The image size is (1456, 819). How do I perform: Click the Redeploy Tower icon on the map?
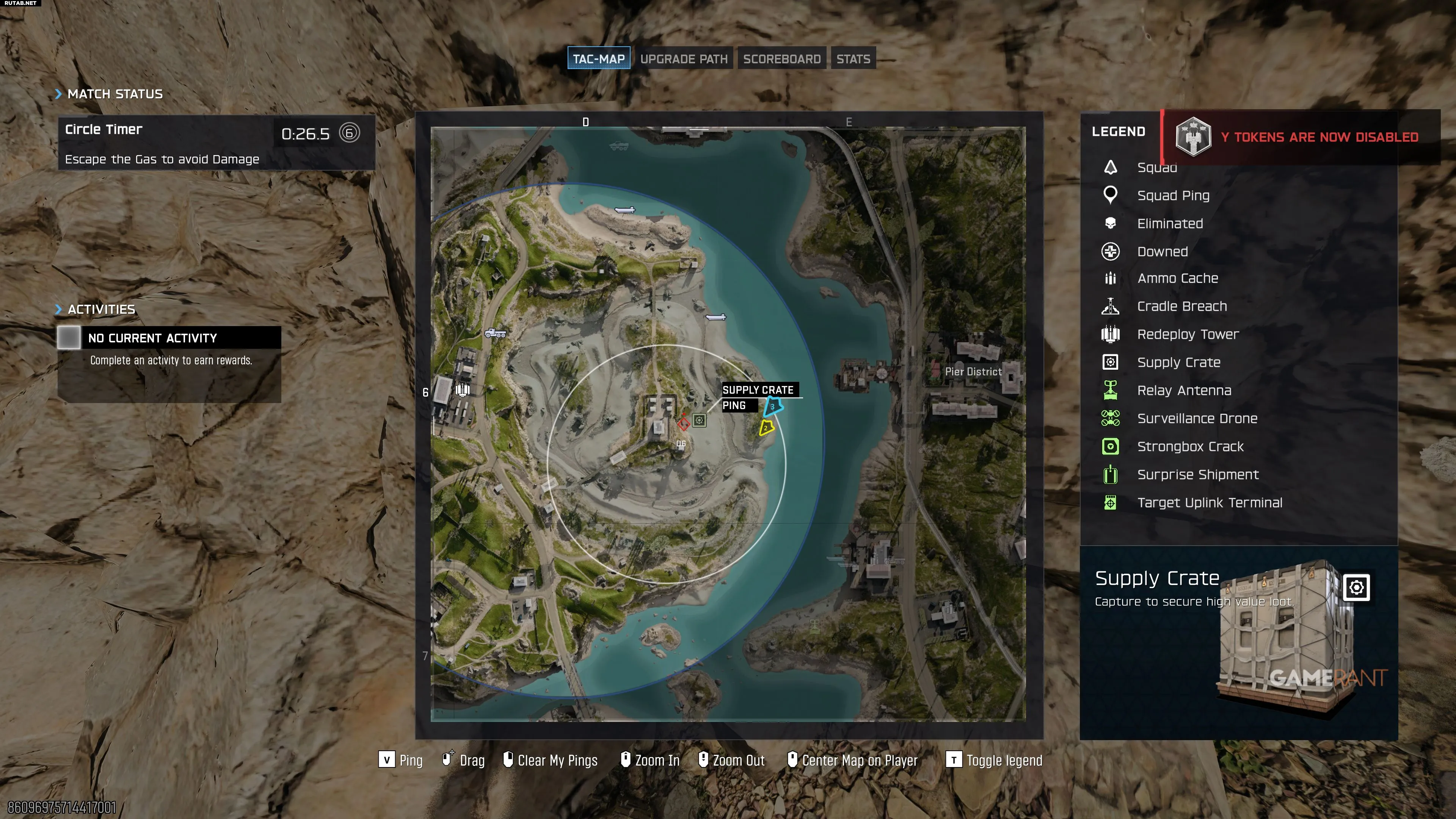(x=463, y=389)
